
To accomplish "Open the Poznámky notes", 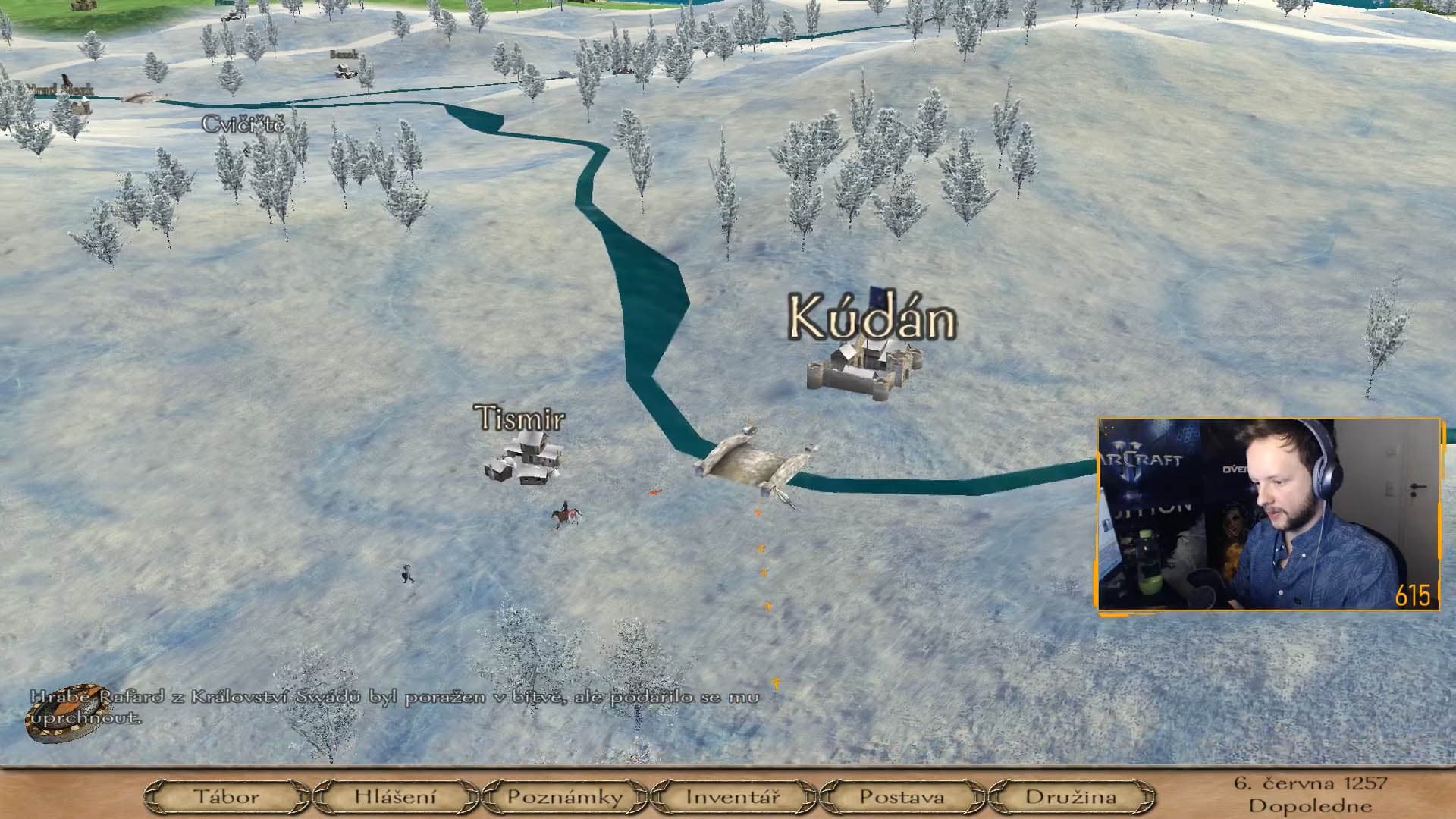I will tap(564, 797).
